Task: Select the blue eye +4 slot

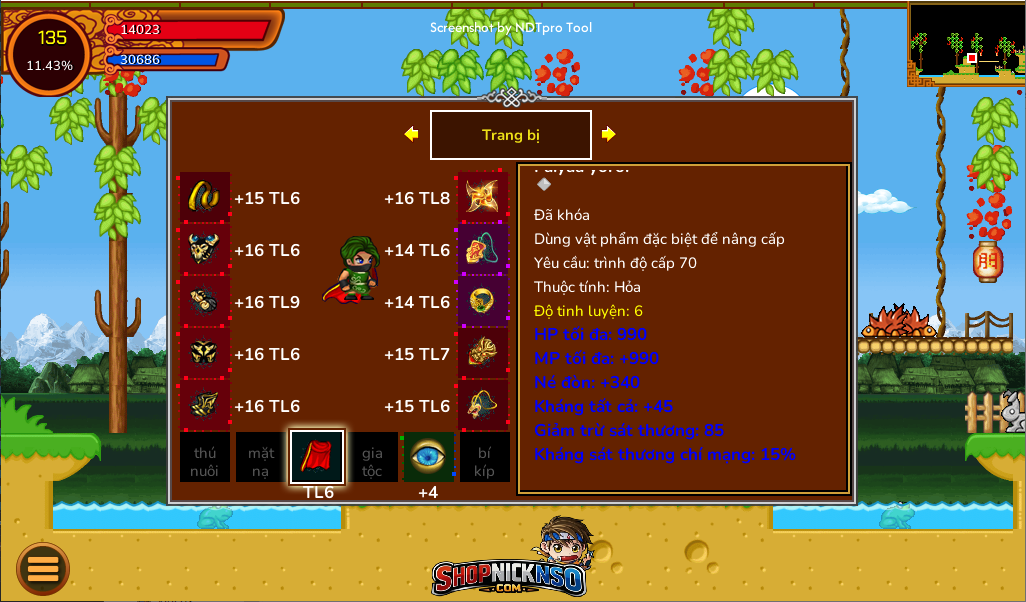Action: coord(428,457)
